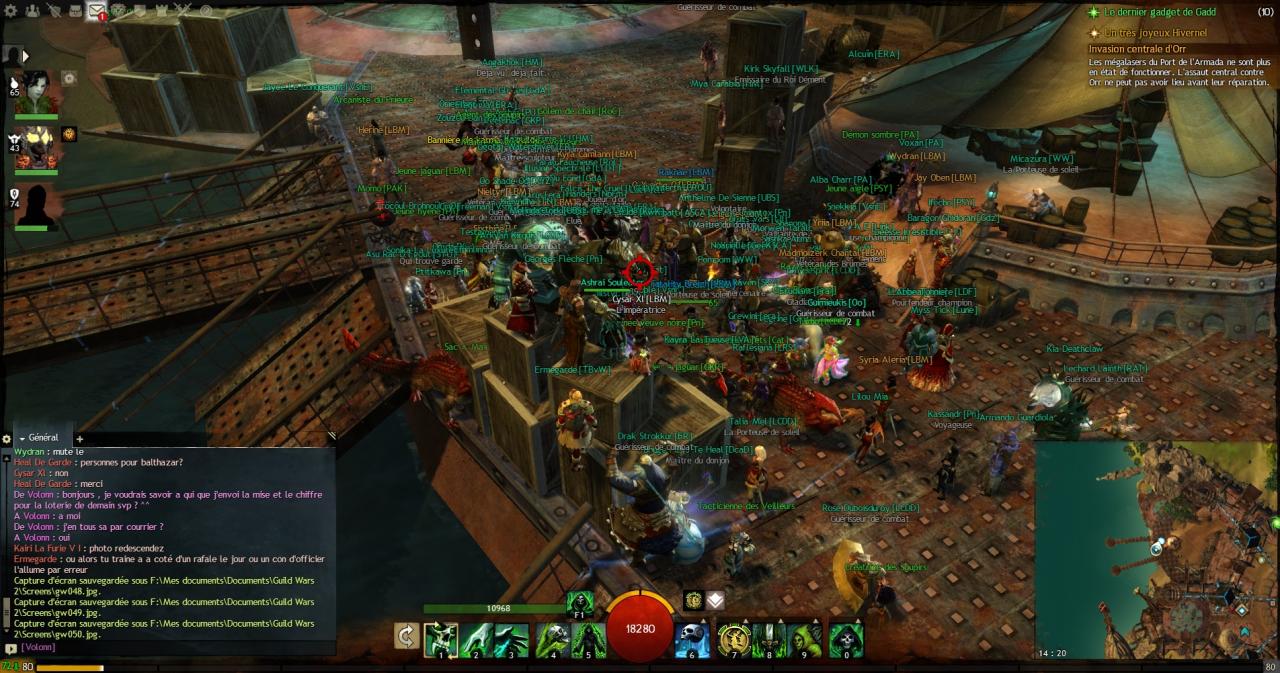Switch to the Général chat tab
Viewport: 1280px width, 673px height.
[40, 438]
